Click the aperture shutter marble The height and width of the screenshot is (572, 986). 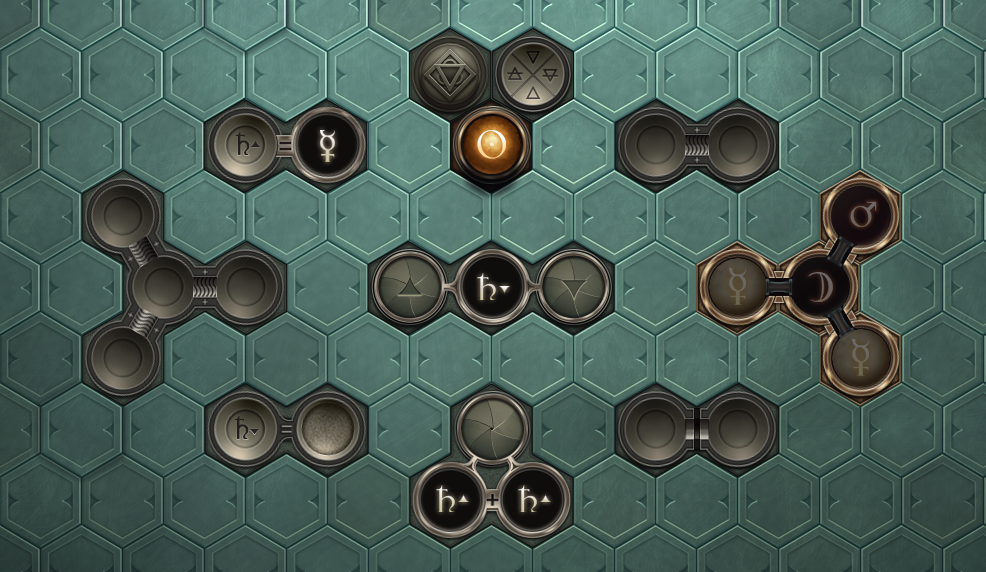[x=491, y=429]
